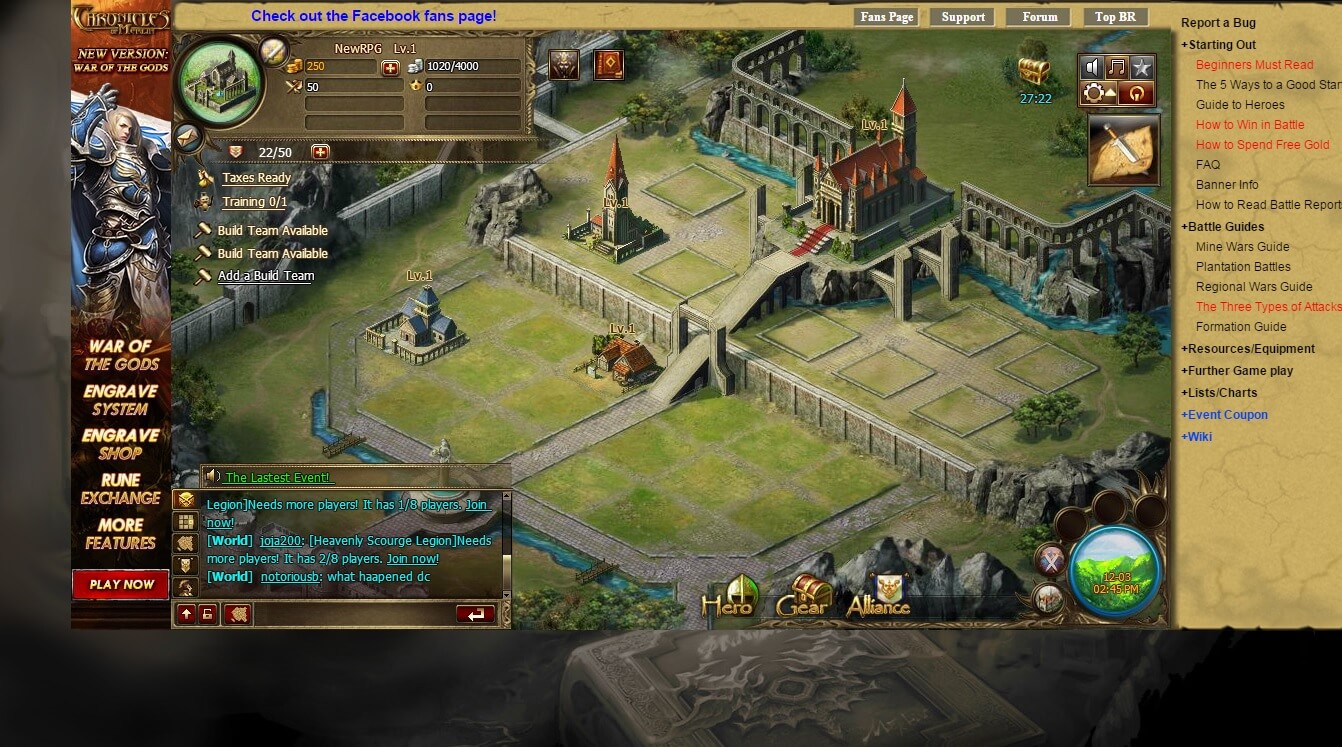The image size is (1342, 747).
Task: Open the Alliance menu
Action: (879, 597)
